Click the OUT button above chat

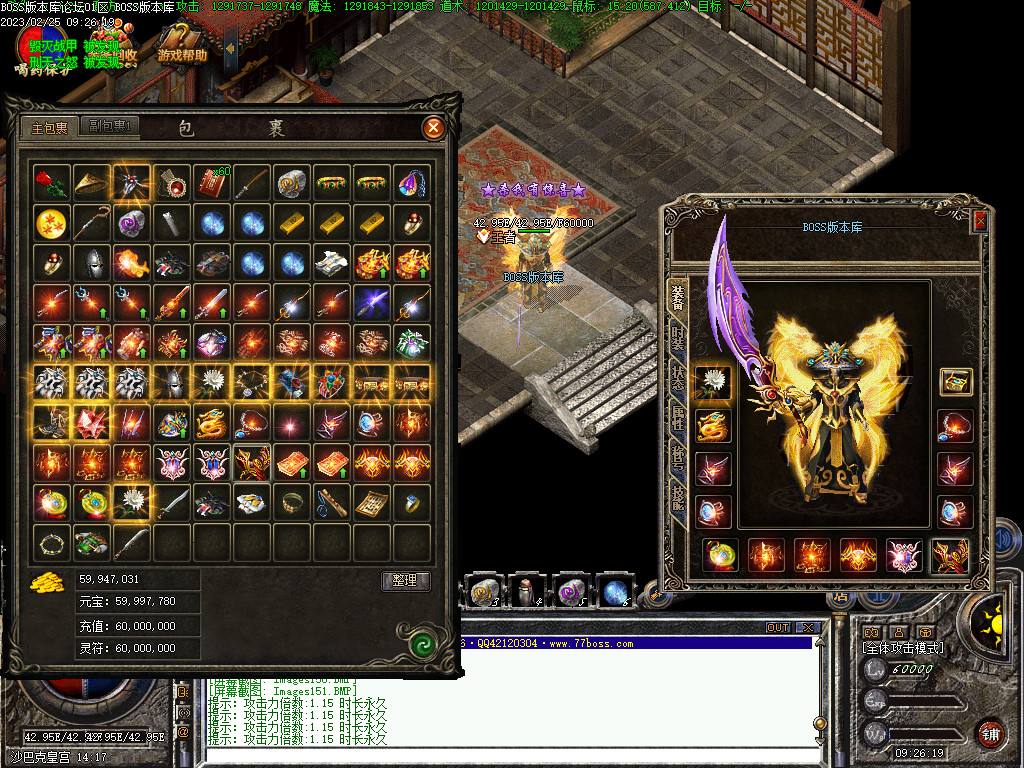[x=778, y=628]
